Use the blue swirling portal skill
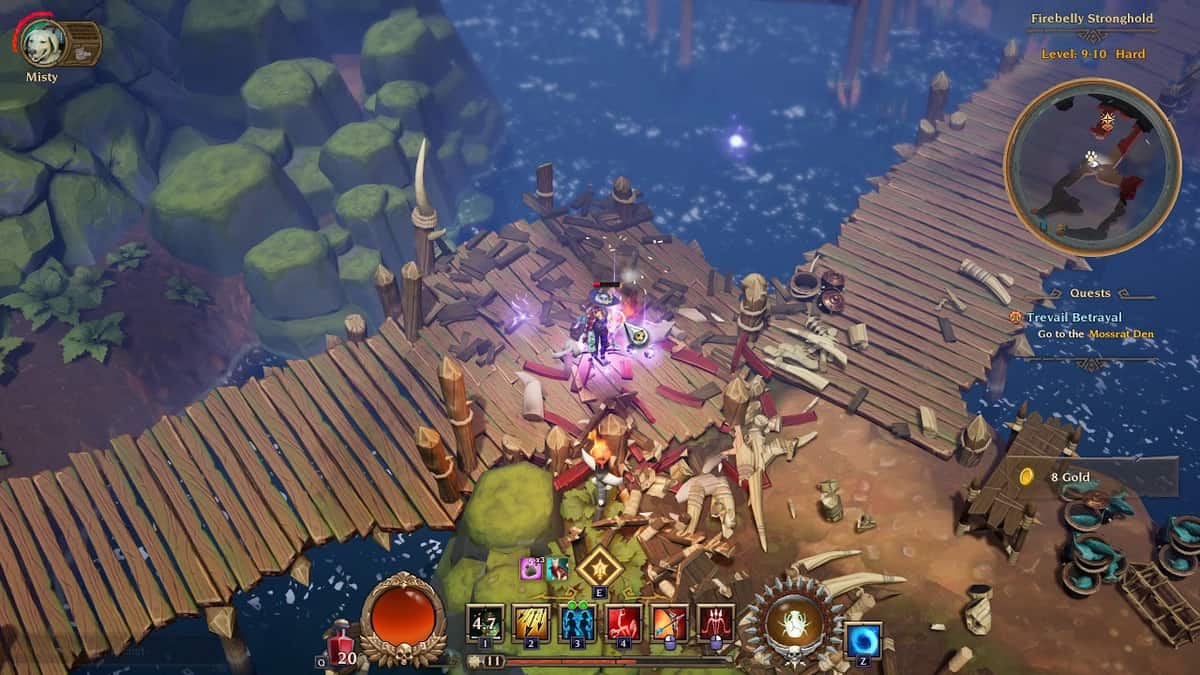The image size is (1200, 675). [x=862, y=640]
